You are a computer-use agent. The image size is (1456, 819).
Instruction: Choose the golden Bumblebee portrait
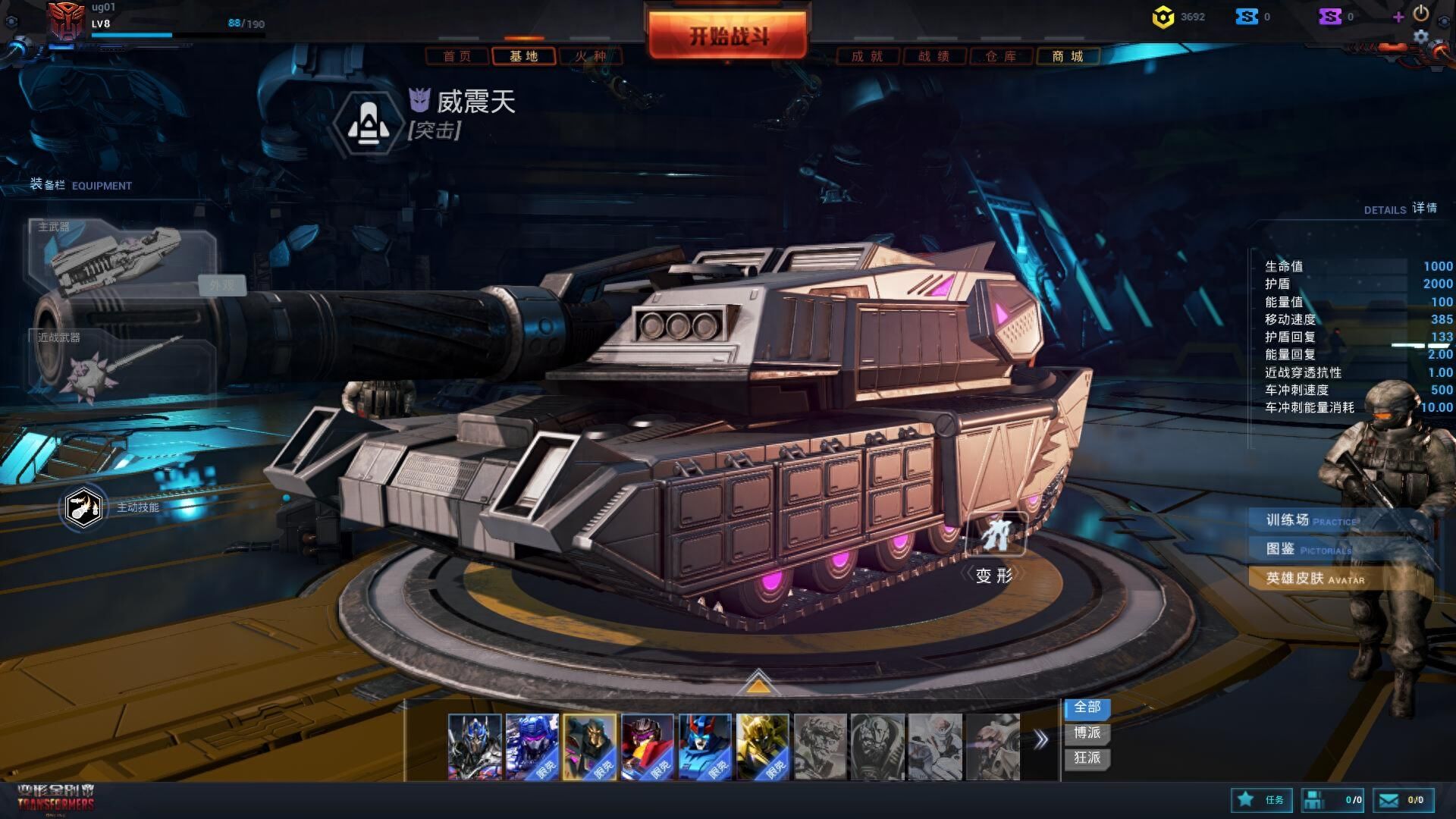[x=763, y=747]
